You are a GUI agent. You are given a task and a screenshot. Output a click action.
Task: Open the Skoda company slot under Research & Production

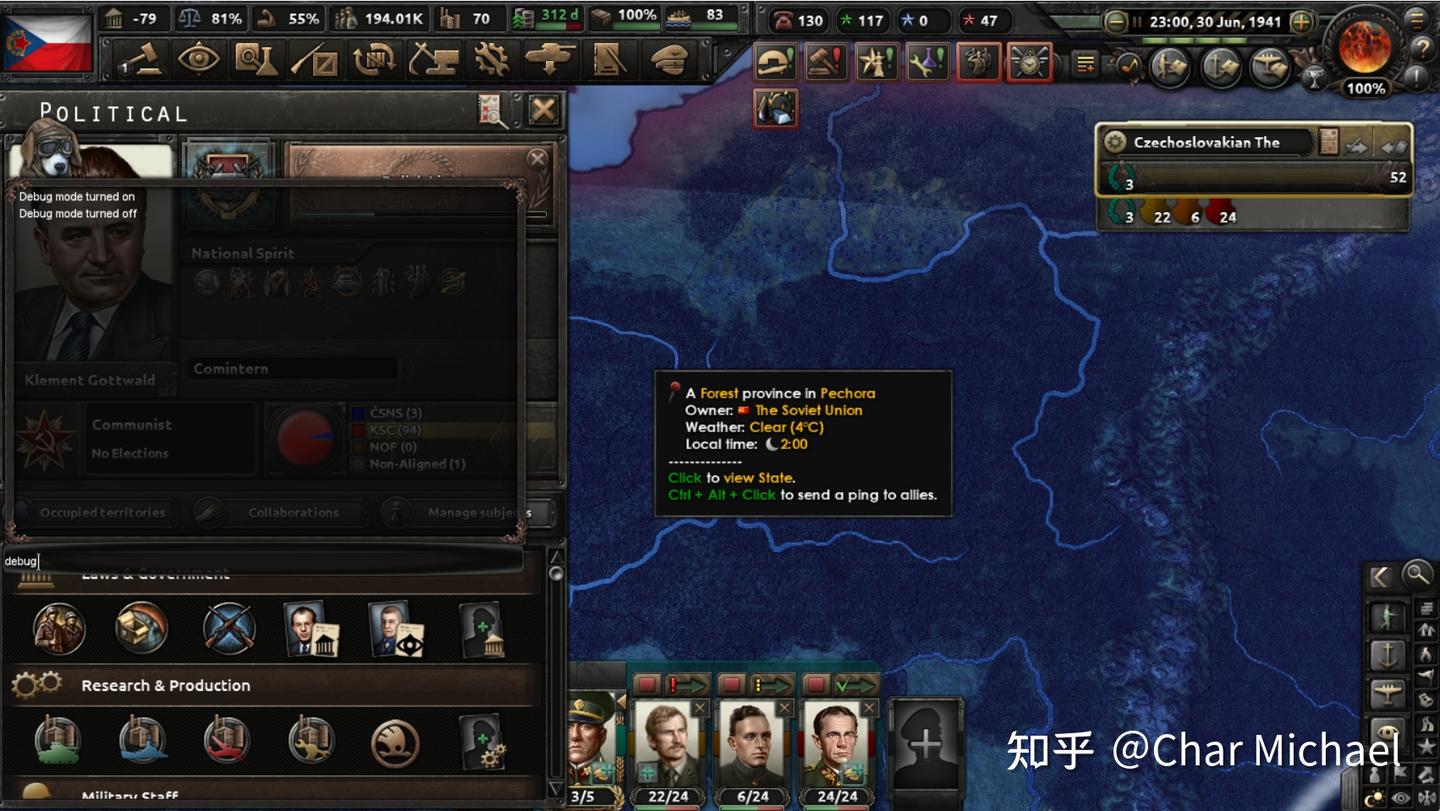click(x=395, y=742)
